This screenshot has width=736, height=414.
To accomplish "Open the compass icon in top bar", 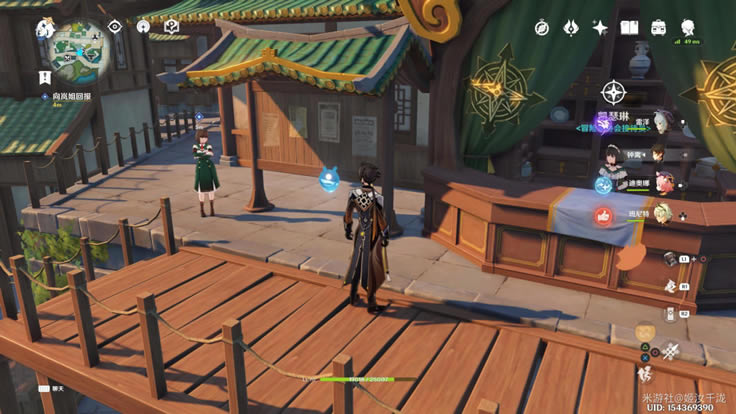I will pyautogui.click(x=541, y=27).
